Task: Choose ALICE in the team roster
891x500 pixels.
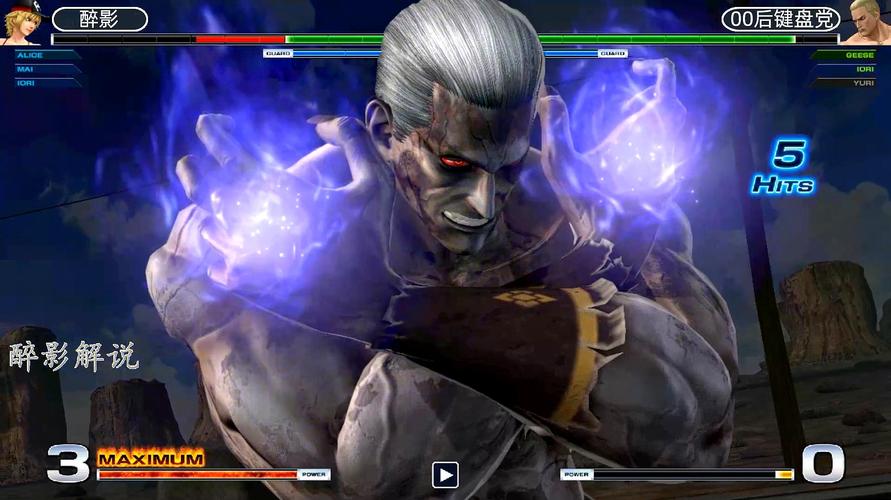Action: coord(28,56)
